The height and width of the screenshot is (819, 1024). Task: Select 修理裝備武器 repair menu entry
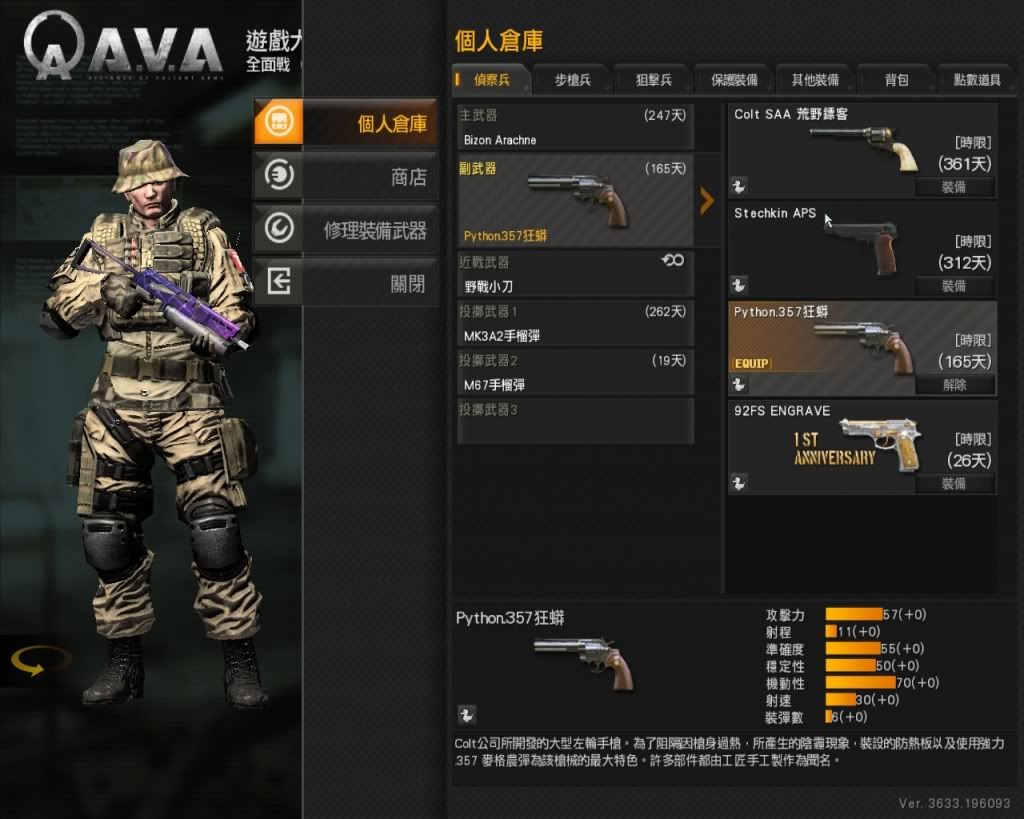[346, 231]
